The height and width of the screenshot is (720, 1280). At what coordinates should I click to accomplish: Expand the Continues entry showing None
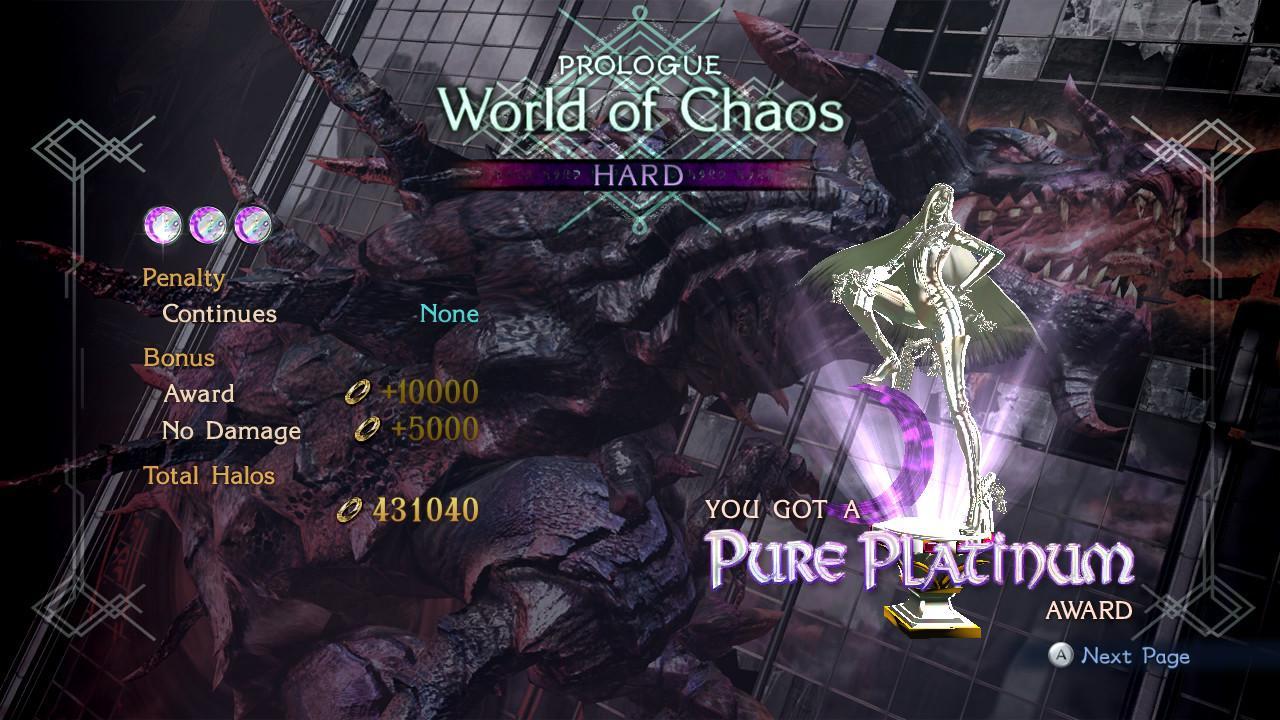click(218, 313)
